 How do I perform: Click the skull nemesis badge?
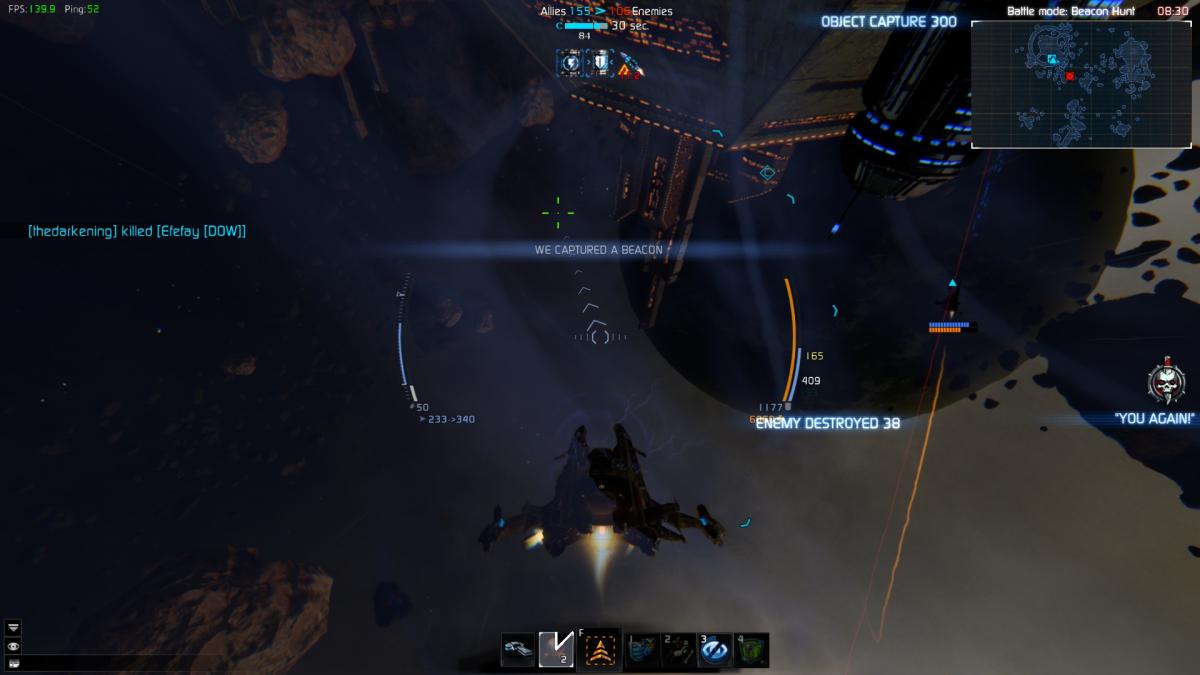1166,383
